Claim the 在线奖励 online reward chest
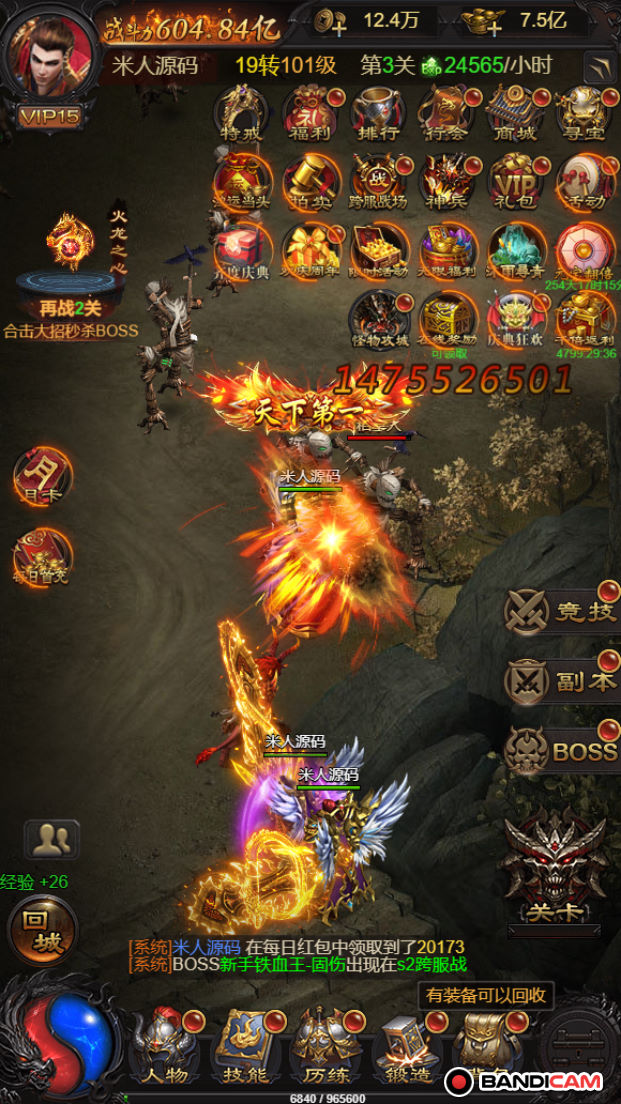621x1104 pixels. pos(446,318)
